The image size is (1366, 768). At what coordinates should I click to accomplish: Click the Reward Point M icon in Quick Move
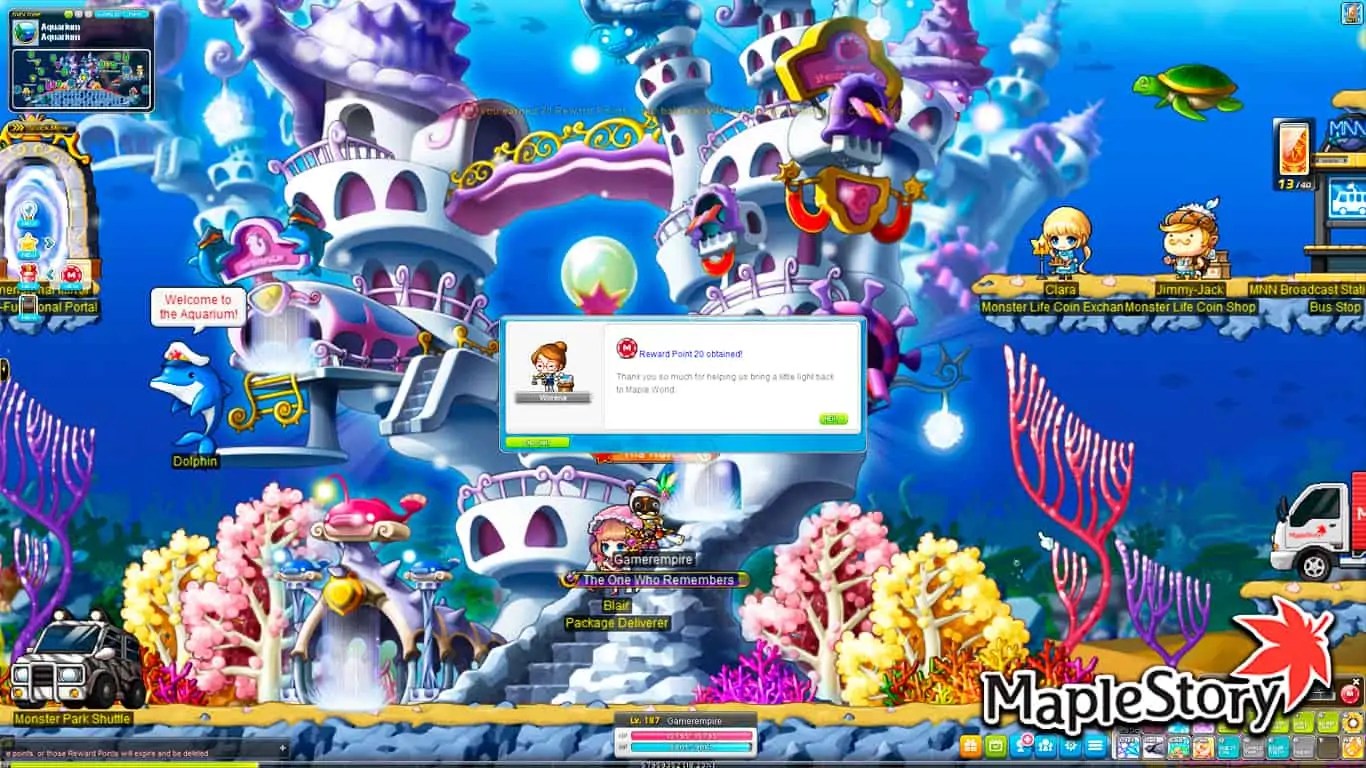73,275
